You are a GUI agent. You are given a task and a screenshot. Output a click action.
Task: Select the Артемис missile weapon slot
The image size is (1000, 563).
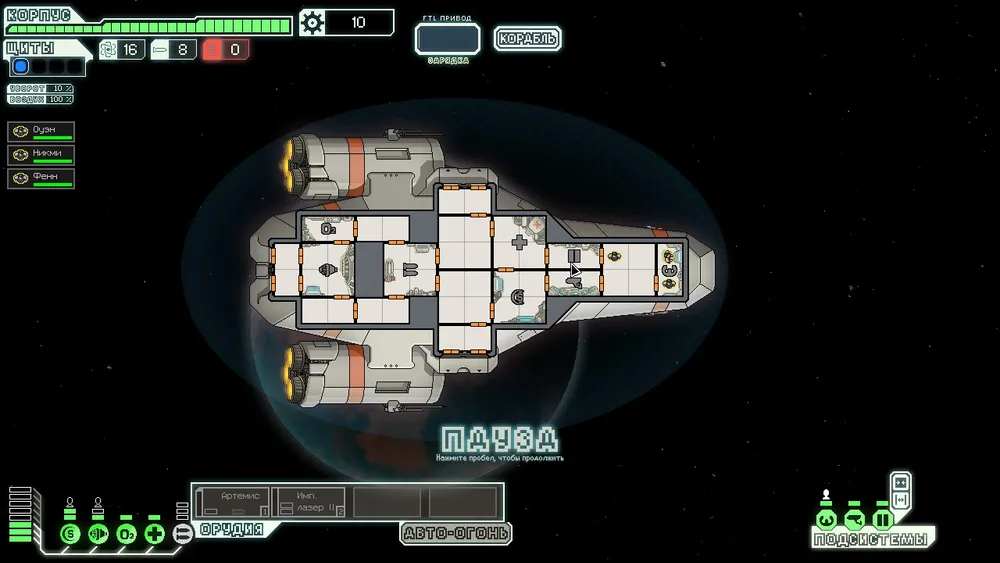(x=233, y=502)
